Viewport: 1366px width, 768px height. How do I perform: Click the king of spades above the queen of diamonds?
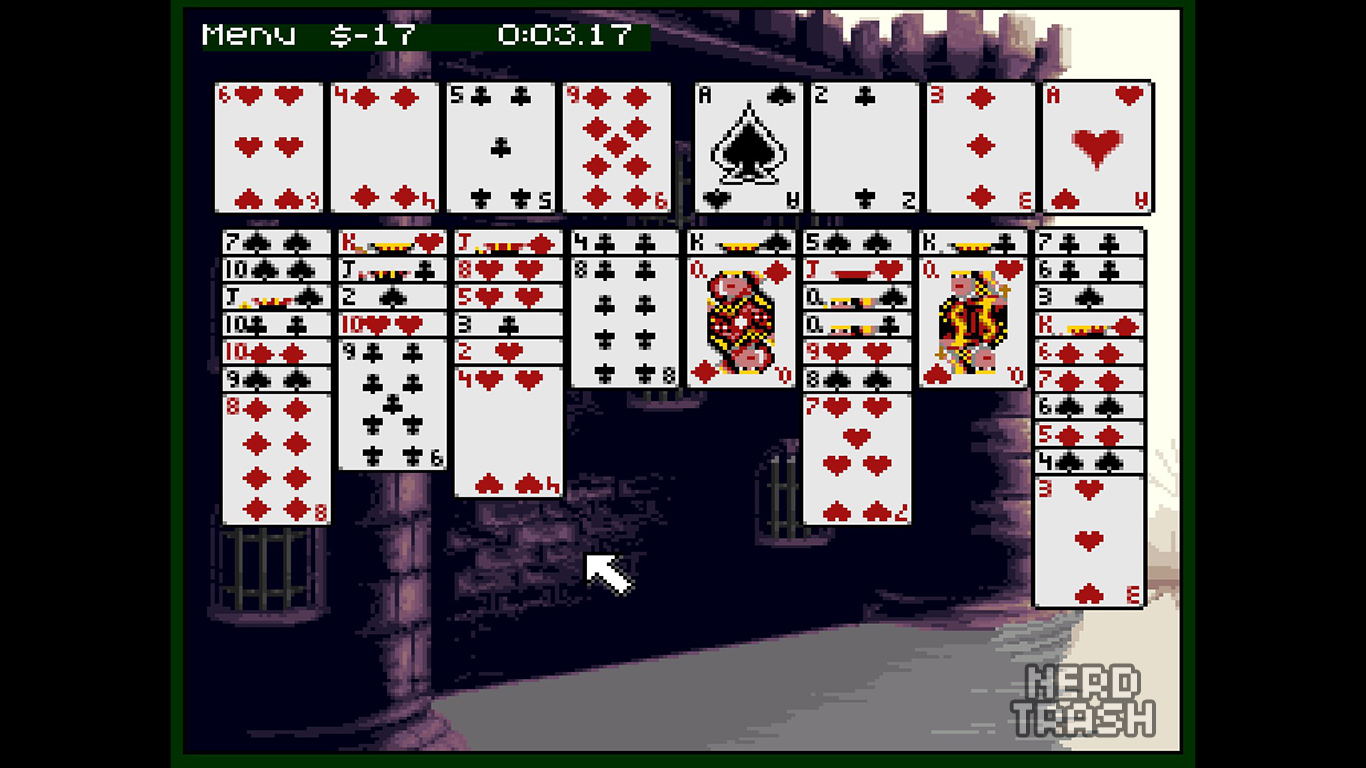(740, 242)
